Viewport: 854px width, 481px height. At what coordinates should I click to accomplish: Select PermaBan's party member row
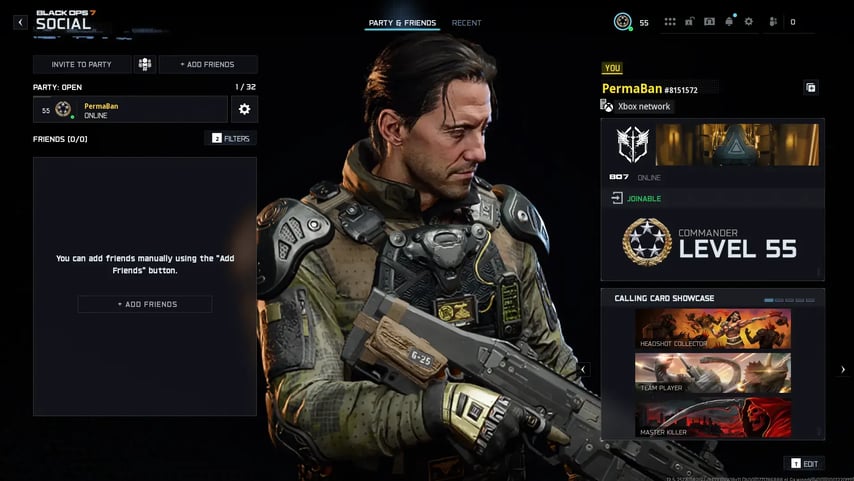click(130, 109)
